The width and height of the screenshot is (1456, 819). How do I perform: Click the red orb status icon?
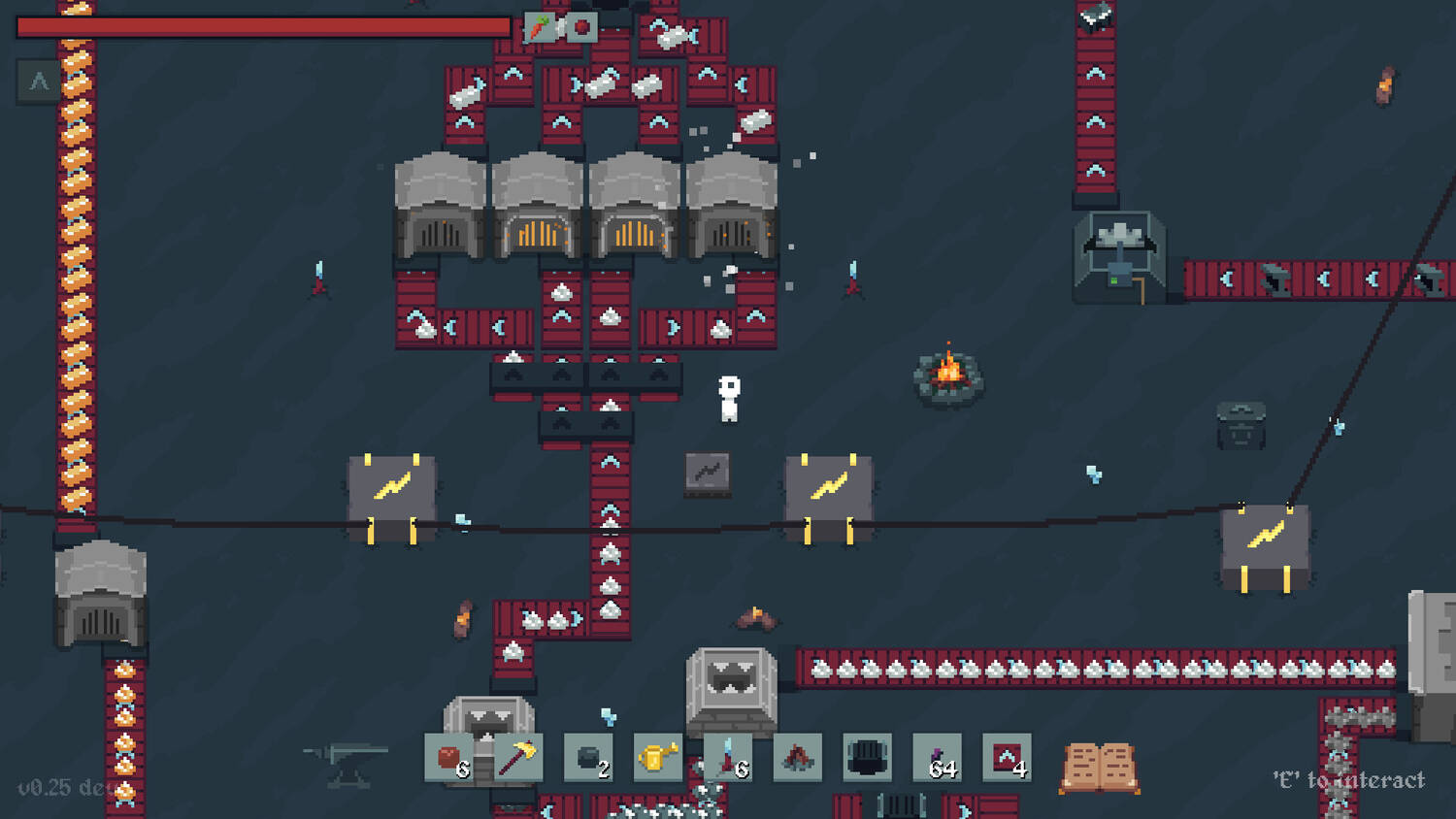point(581,27)
